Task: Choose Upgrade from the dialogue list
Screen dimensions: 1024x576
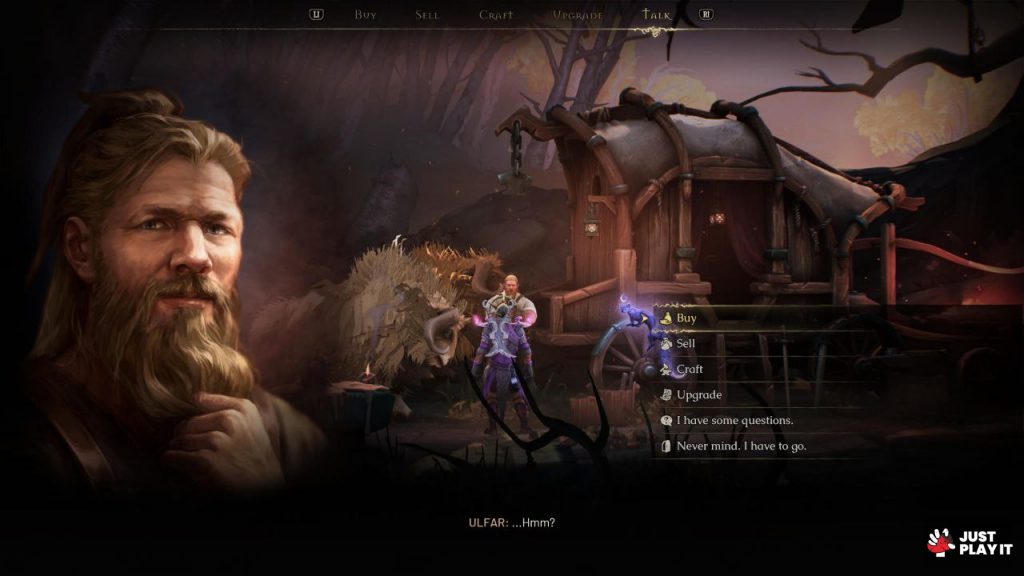Action: click(x=698, y=395)
